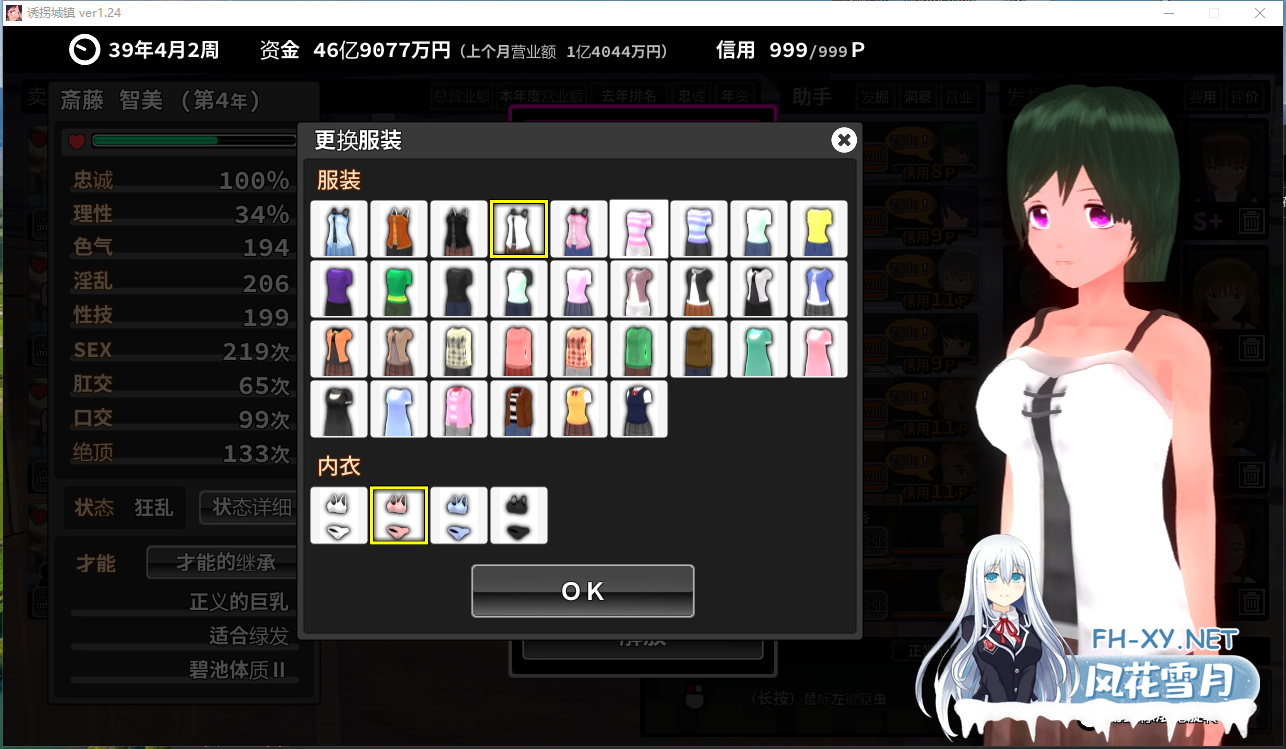Select the yellow vest with red bow outfit
The image size is (1286, 749).
coord(579,409)
